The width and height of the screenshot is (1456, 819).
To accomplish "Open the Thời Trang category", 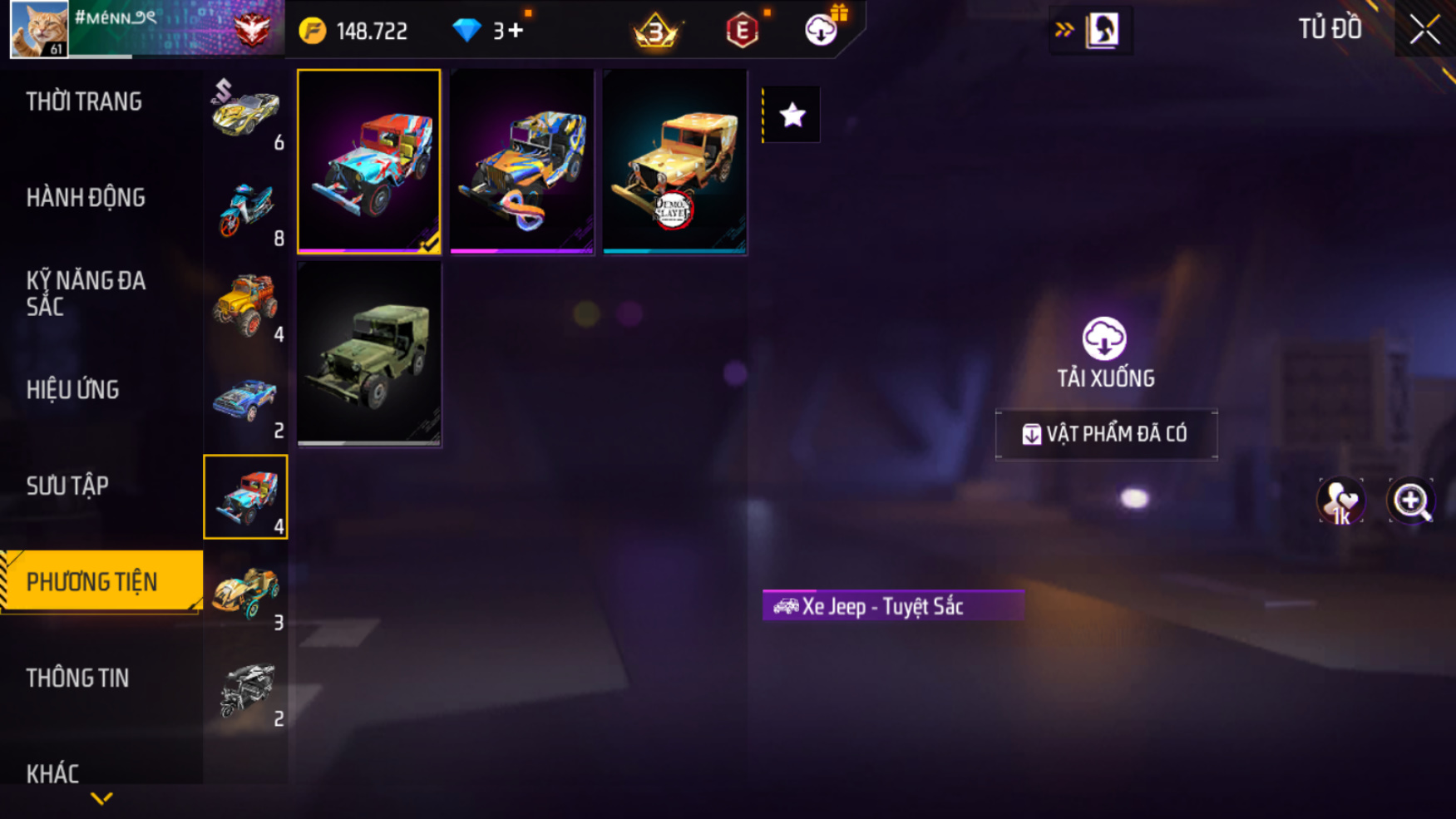I will pyautogui.click(x=84, y=102).
